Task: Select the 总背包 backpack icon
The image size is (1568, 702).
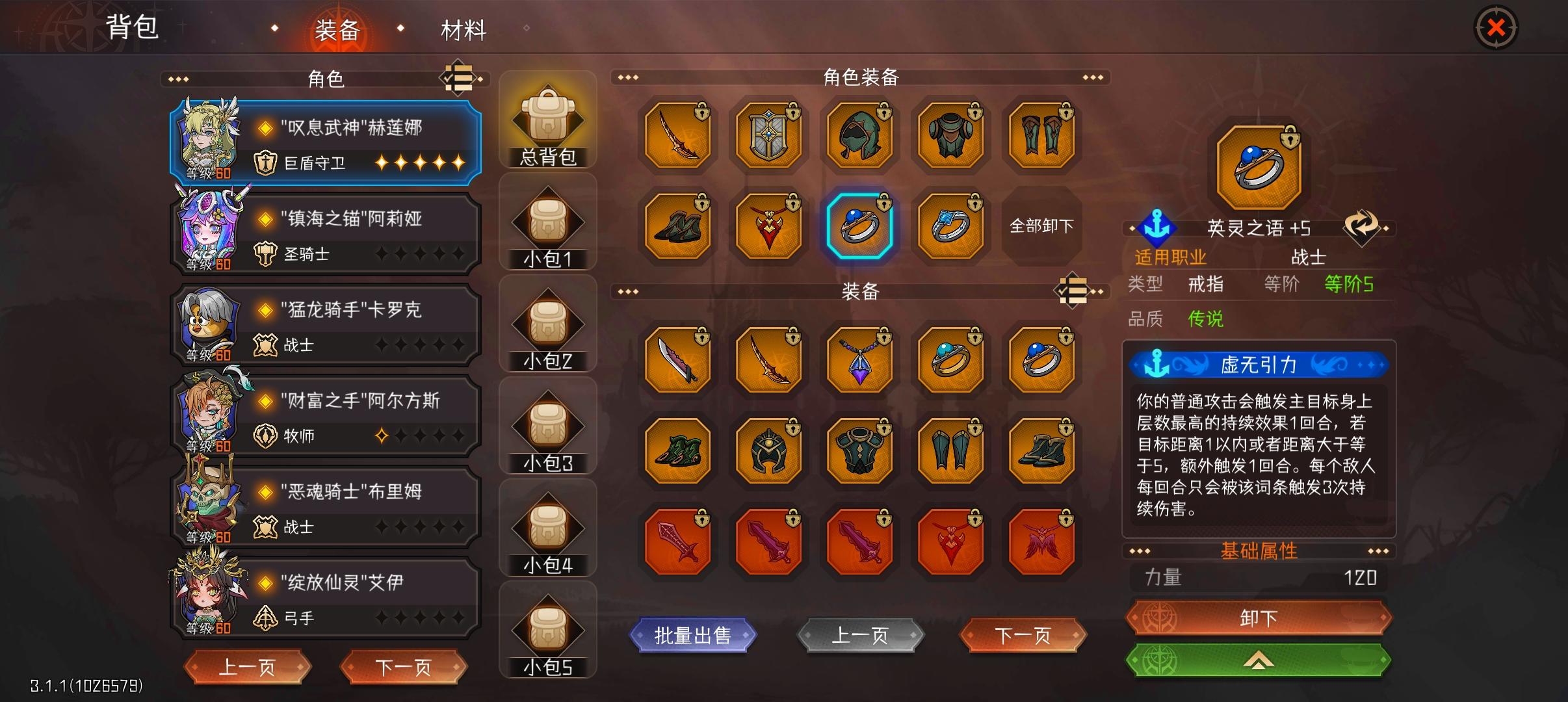Action: (548, 117)
